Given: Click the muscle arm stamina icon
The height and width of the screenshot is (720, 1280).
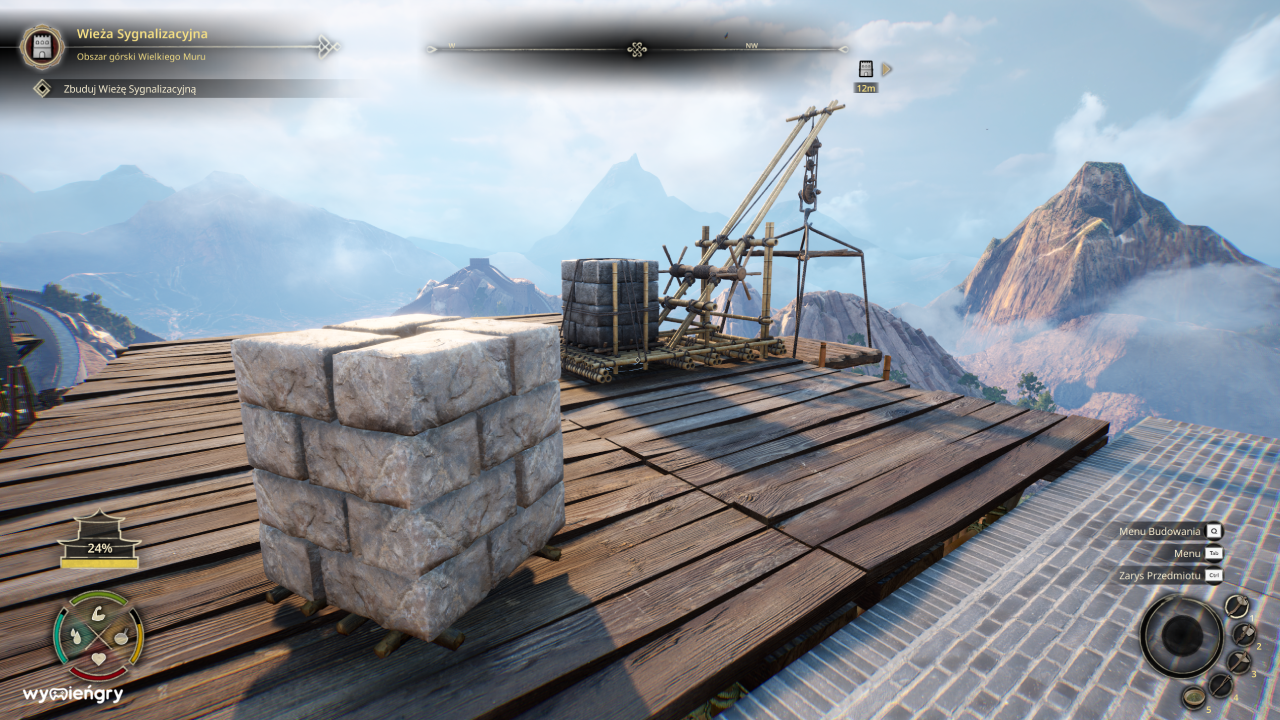Looking at the screenshot, I should [98, 615].
